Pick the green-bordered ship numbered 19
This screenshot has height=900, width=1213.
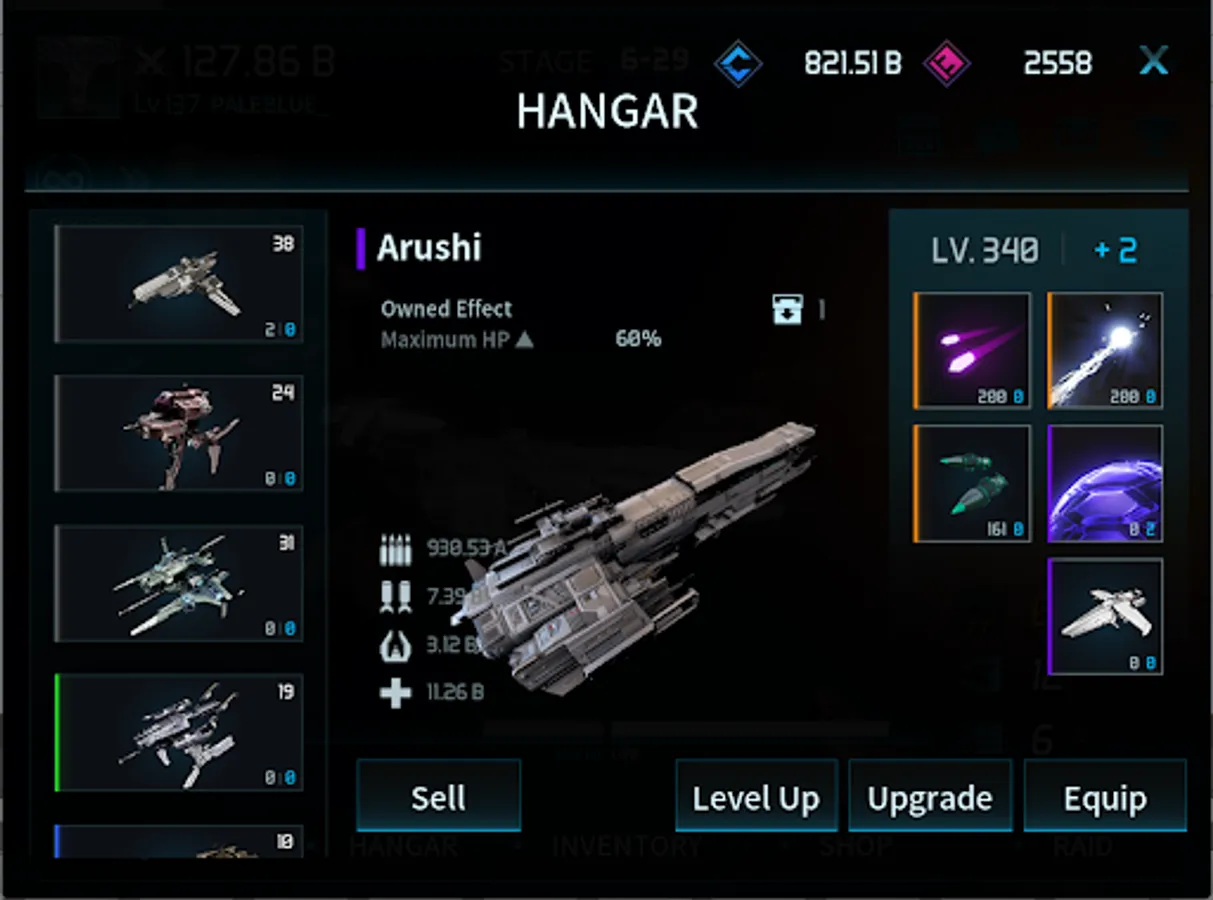179,733
